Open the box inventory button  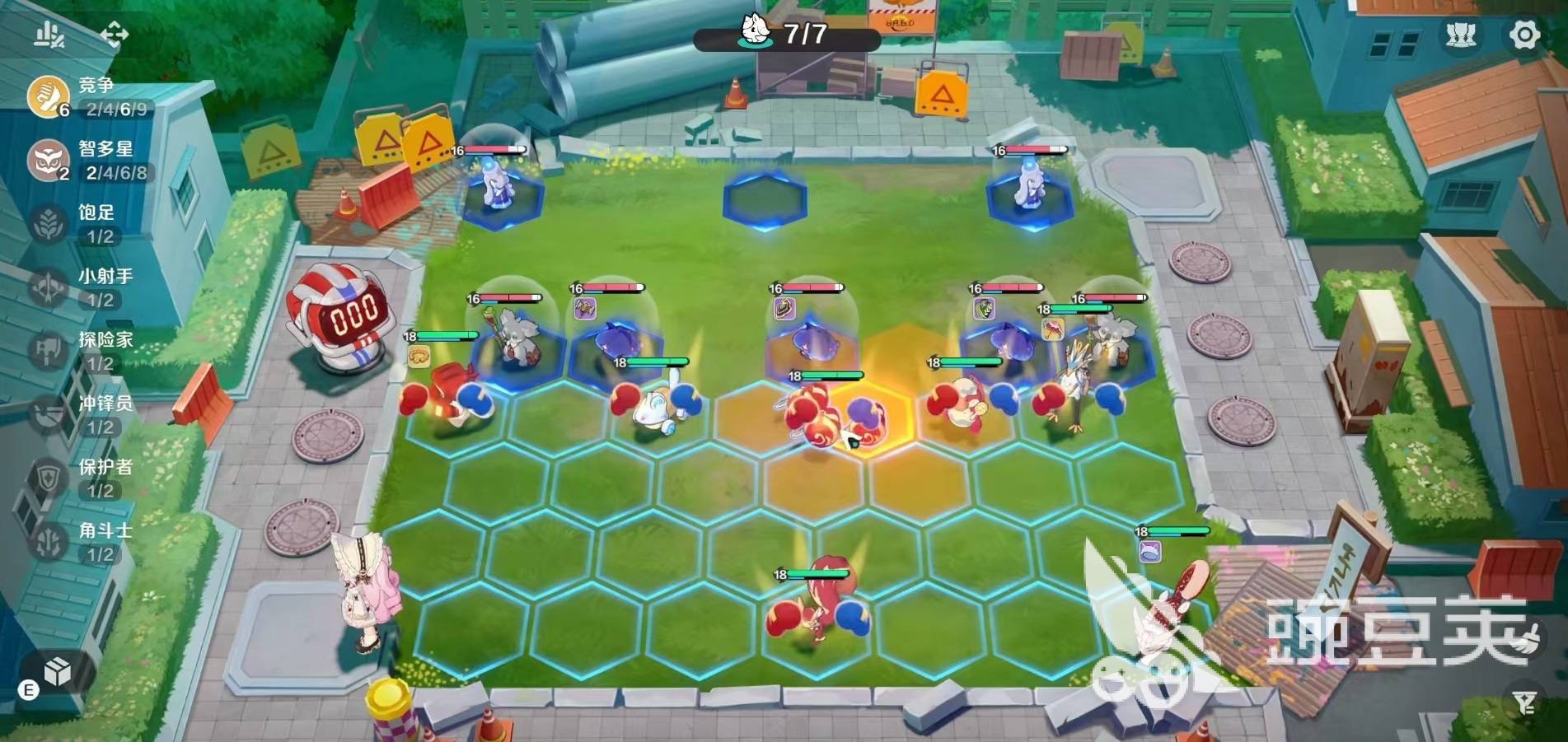click(x=57, y=672)
